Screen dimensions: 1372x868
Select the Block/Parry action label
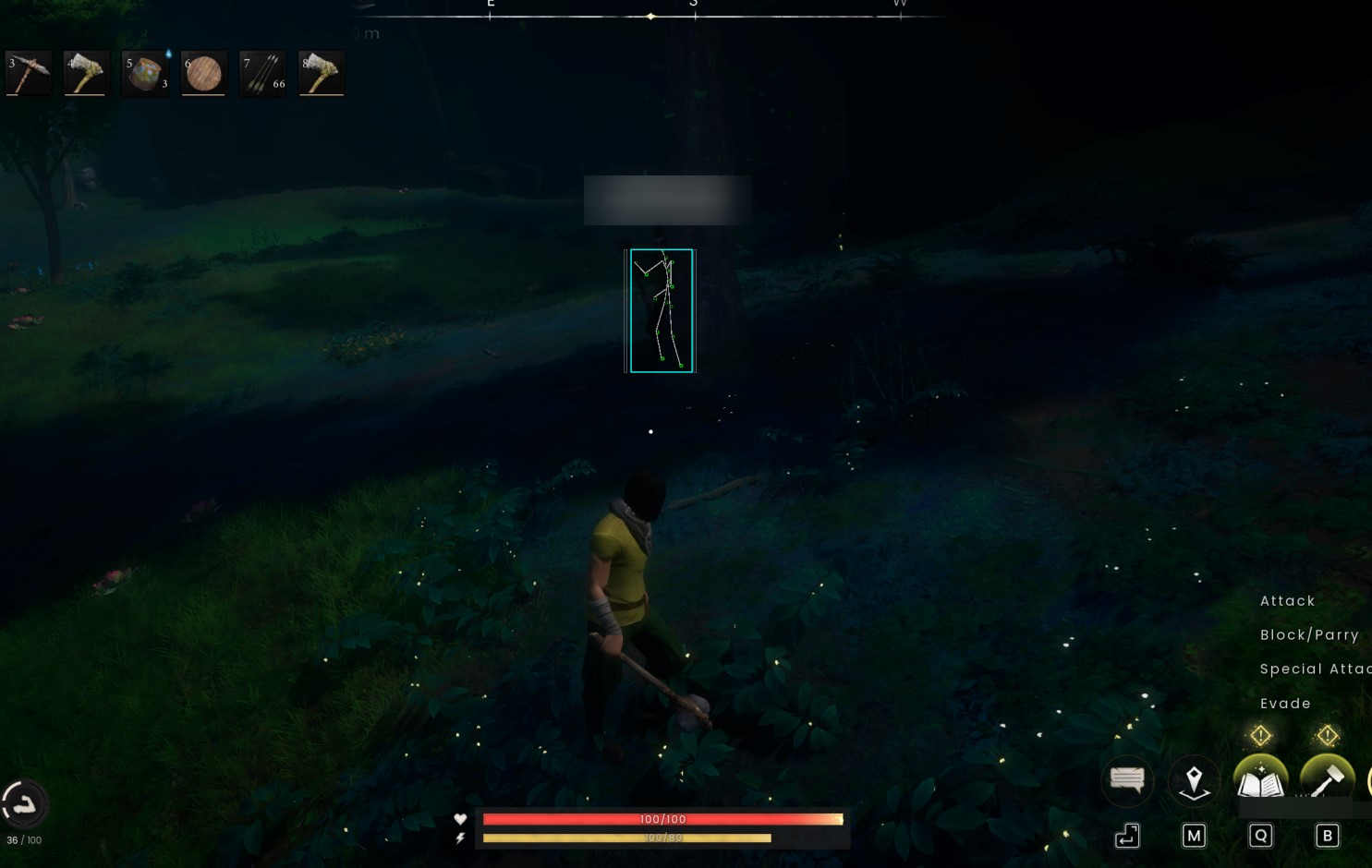[1309, 634]
